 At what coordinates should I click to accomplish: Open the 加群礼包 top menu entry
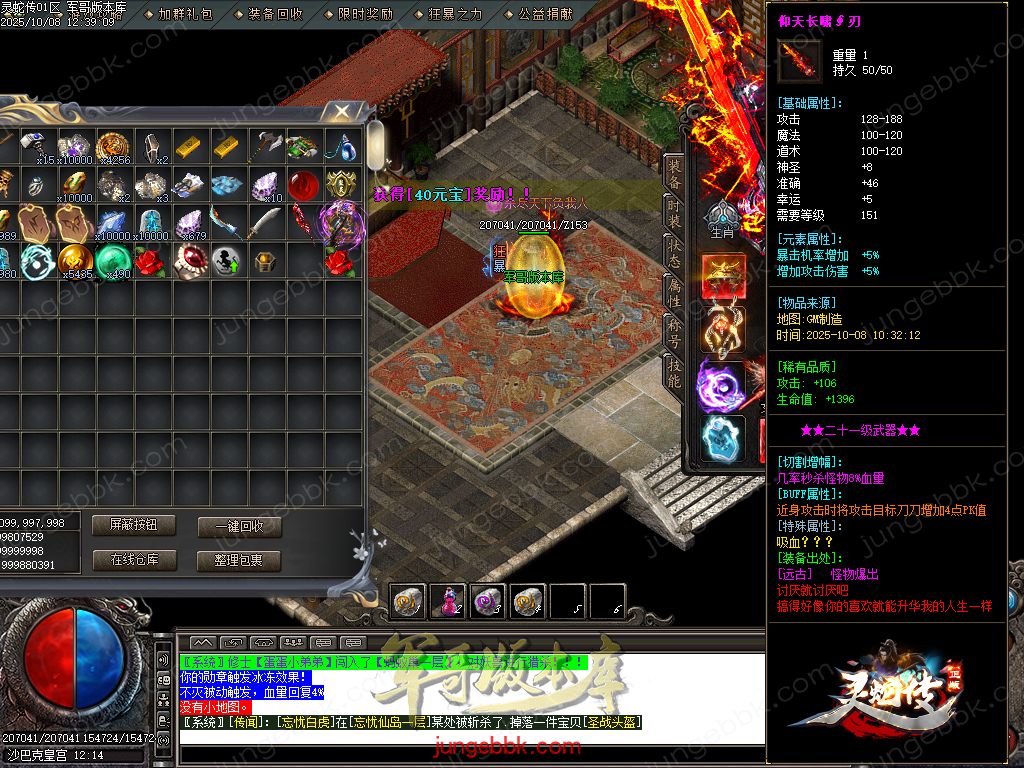pos(185,14)
